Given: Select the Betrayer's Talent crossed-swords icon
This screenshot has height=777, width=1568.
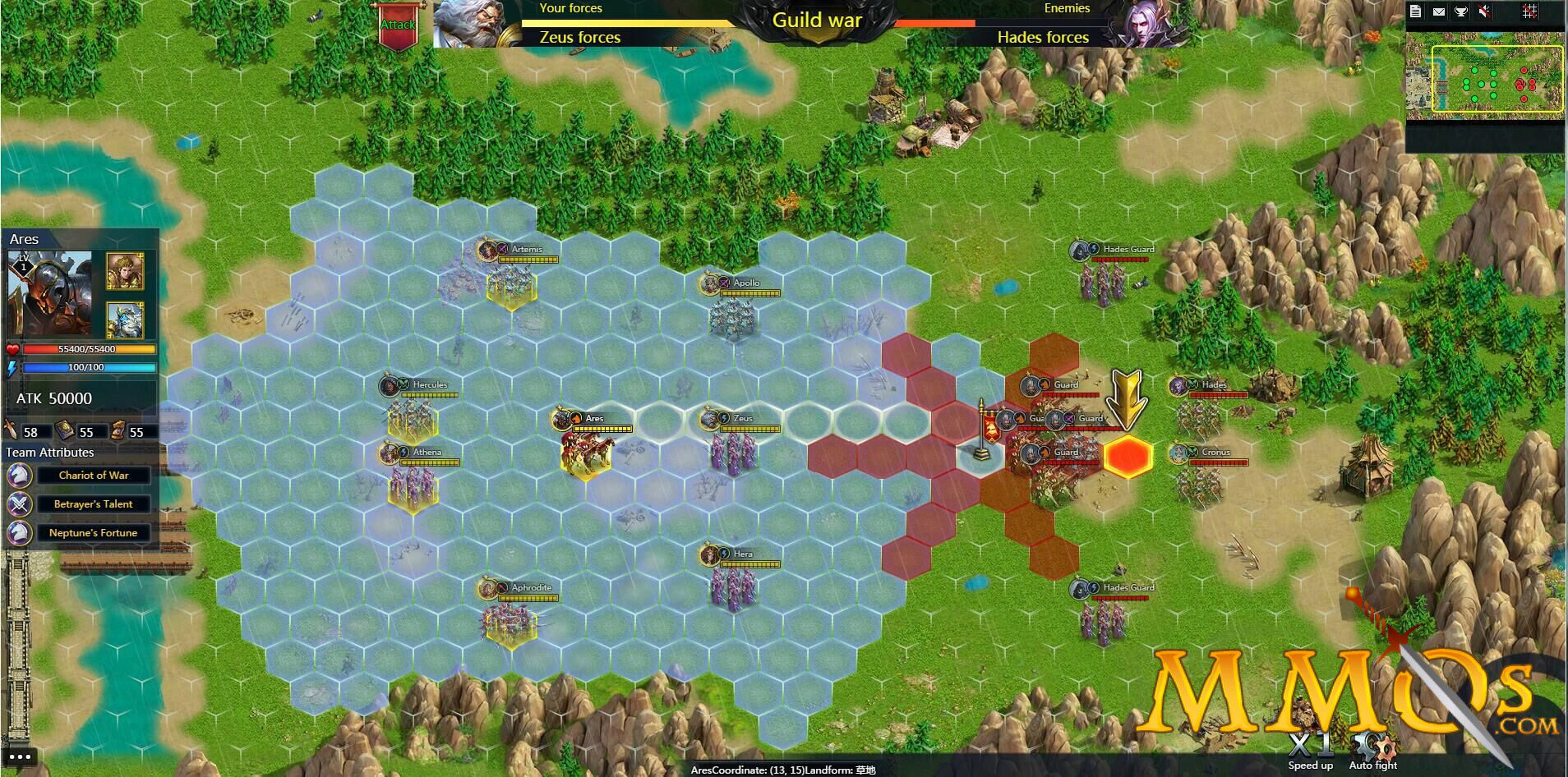Looking at the screenshot, I should tap(19, 504).
